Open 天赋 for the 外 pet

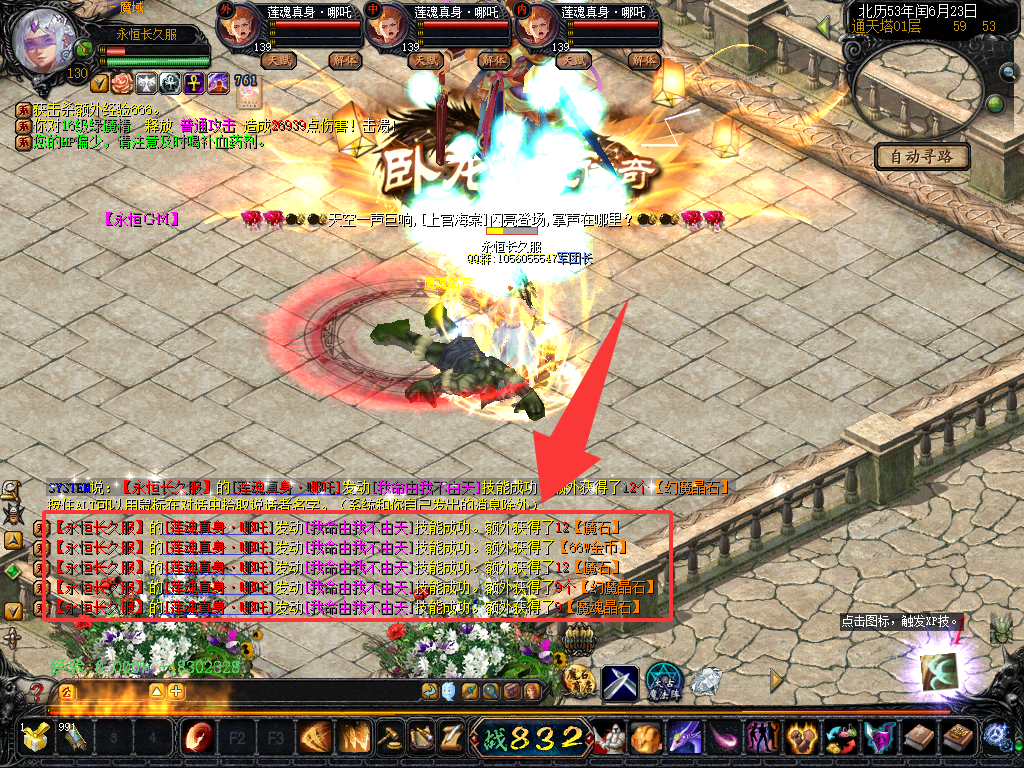278,60
